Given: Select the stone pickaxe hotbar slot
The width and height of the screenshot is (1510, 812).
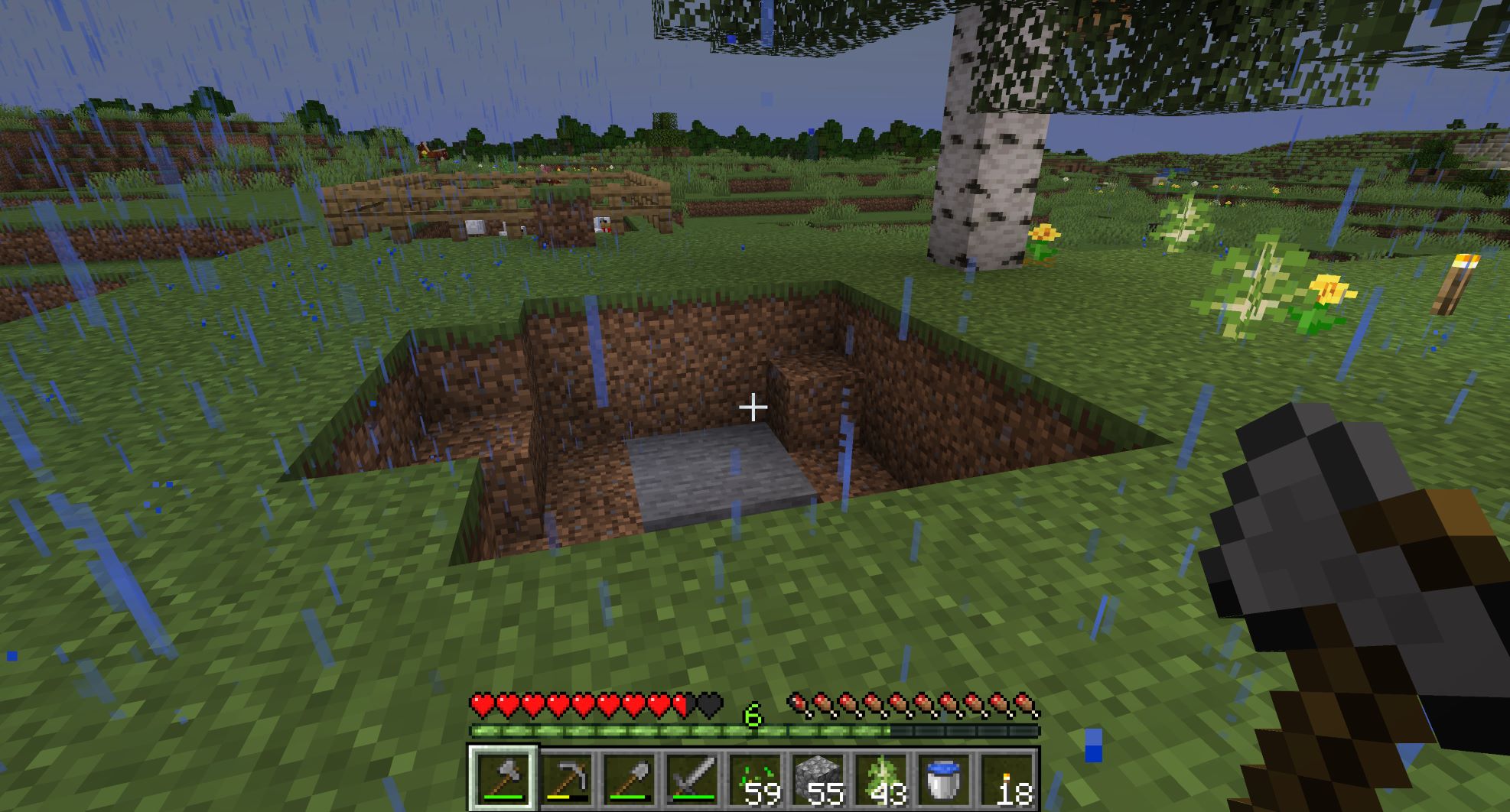Looking at the screenshot, I should (567, 779).
